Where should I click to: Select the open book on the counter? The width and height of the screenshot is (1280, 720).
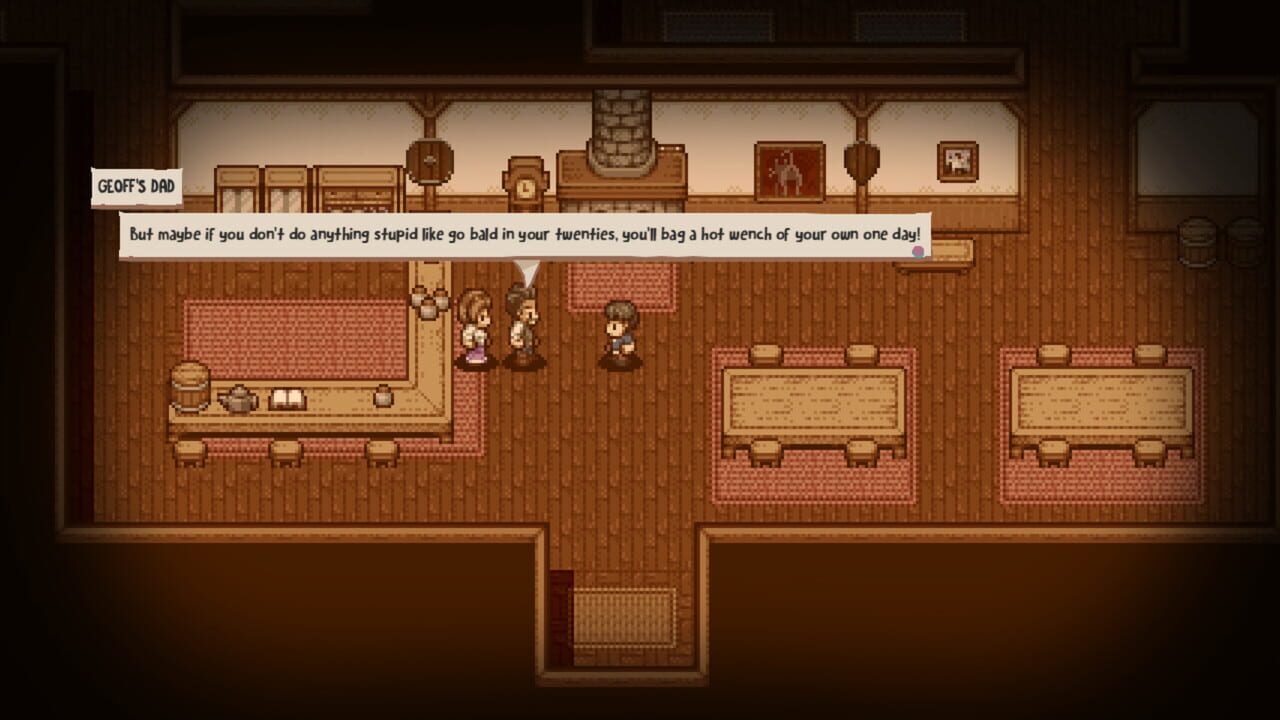(288, 398)
